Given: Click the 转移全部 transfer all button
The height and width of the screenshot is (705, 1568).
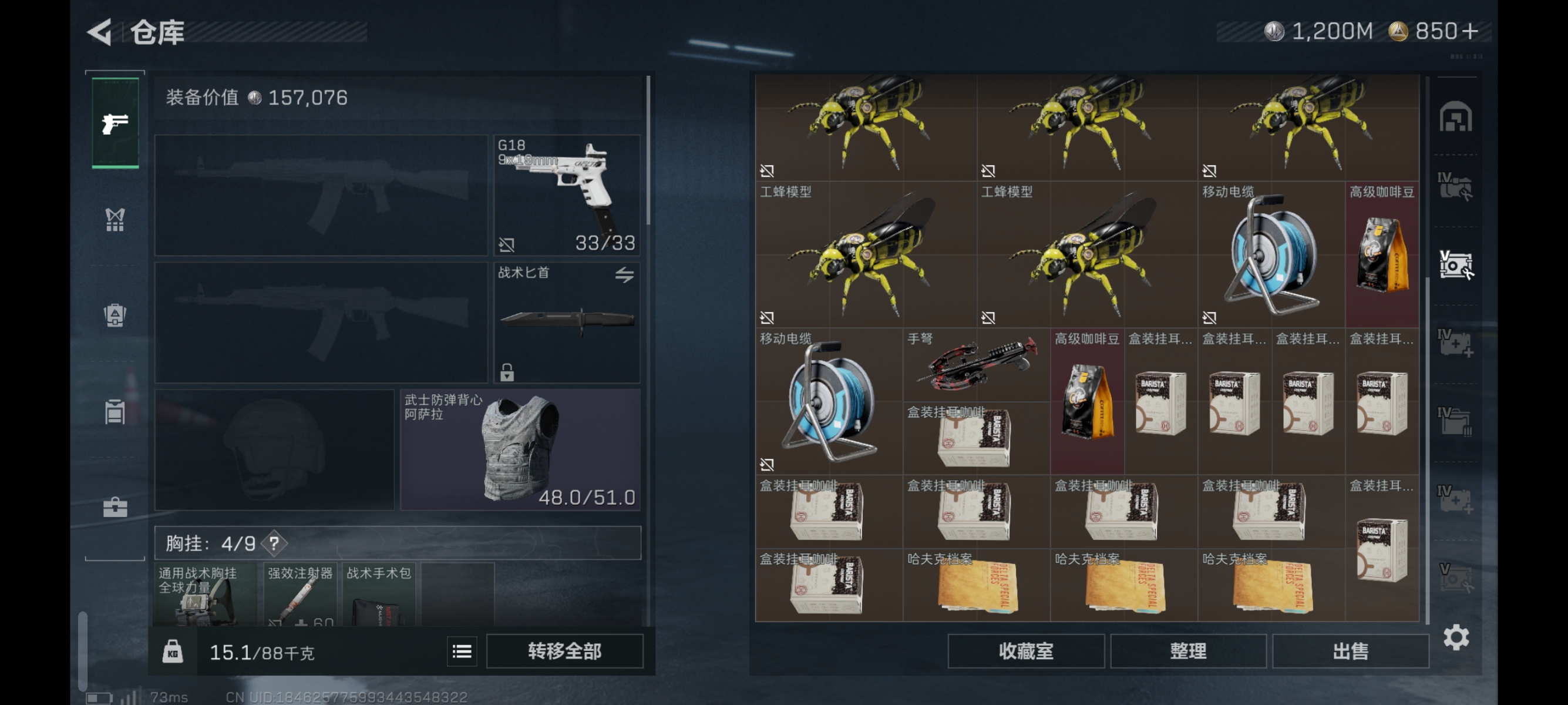Looking at the screenshot, I should pyautogui.click(x=564, y=652).
